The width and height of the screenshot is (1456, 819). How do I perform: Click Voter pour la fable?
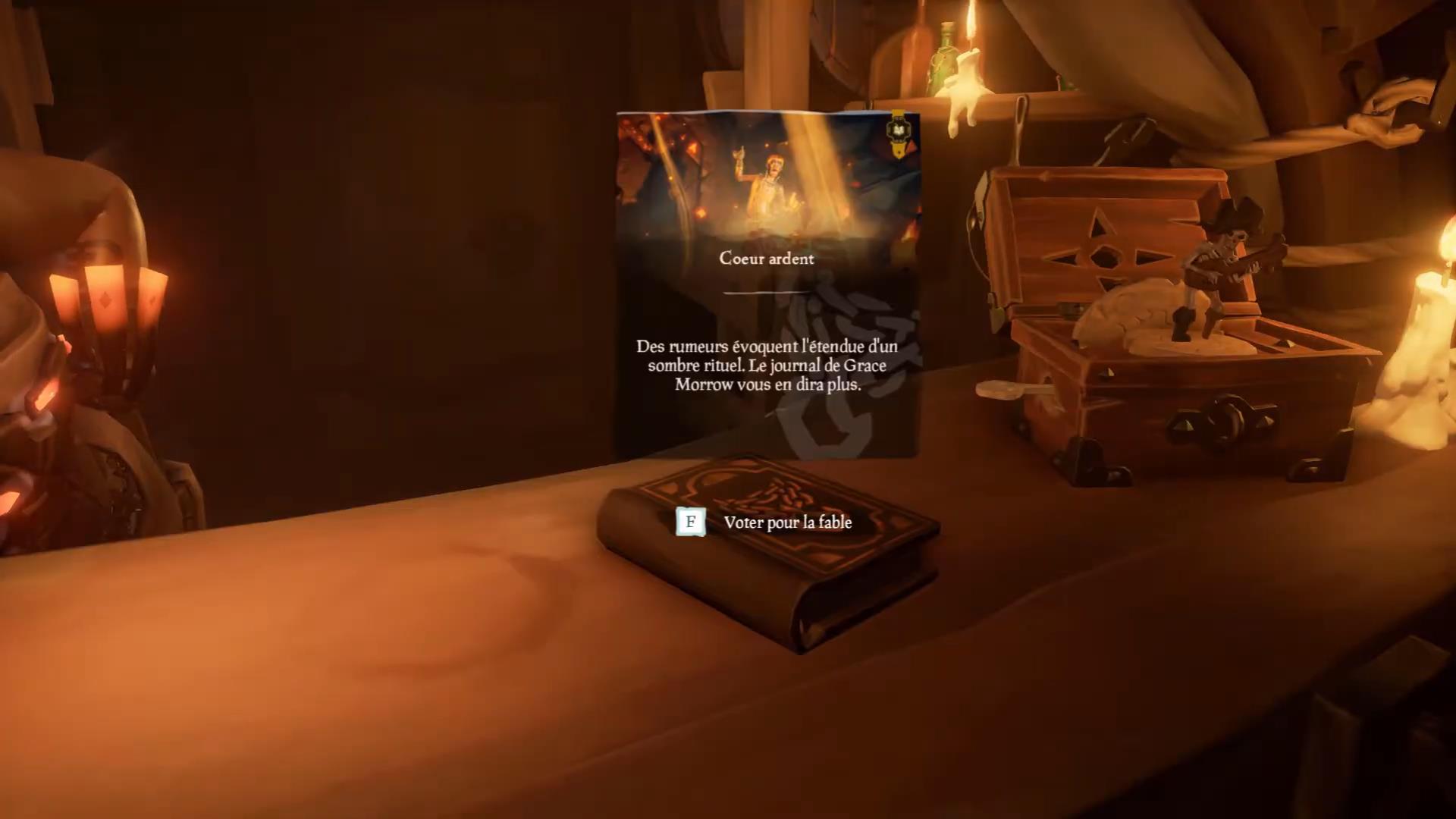[789, 522]
